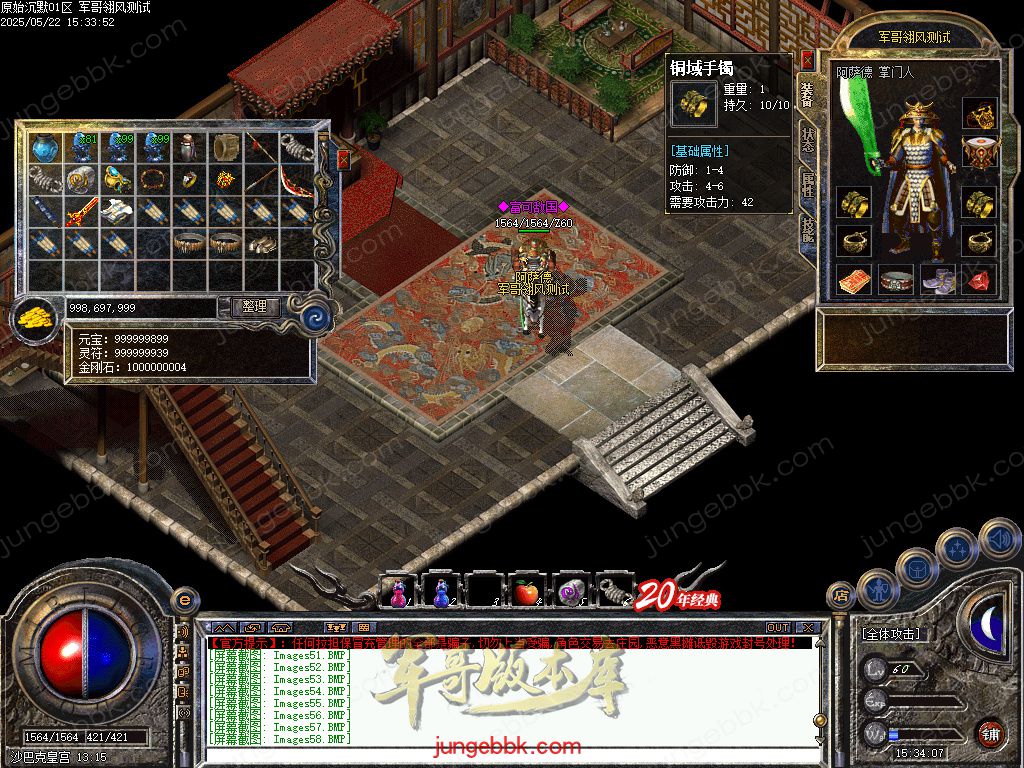Open the 店 shop button
Viewport: 1024px width, 768px height.
coord(841,597)
